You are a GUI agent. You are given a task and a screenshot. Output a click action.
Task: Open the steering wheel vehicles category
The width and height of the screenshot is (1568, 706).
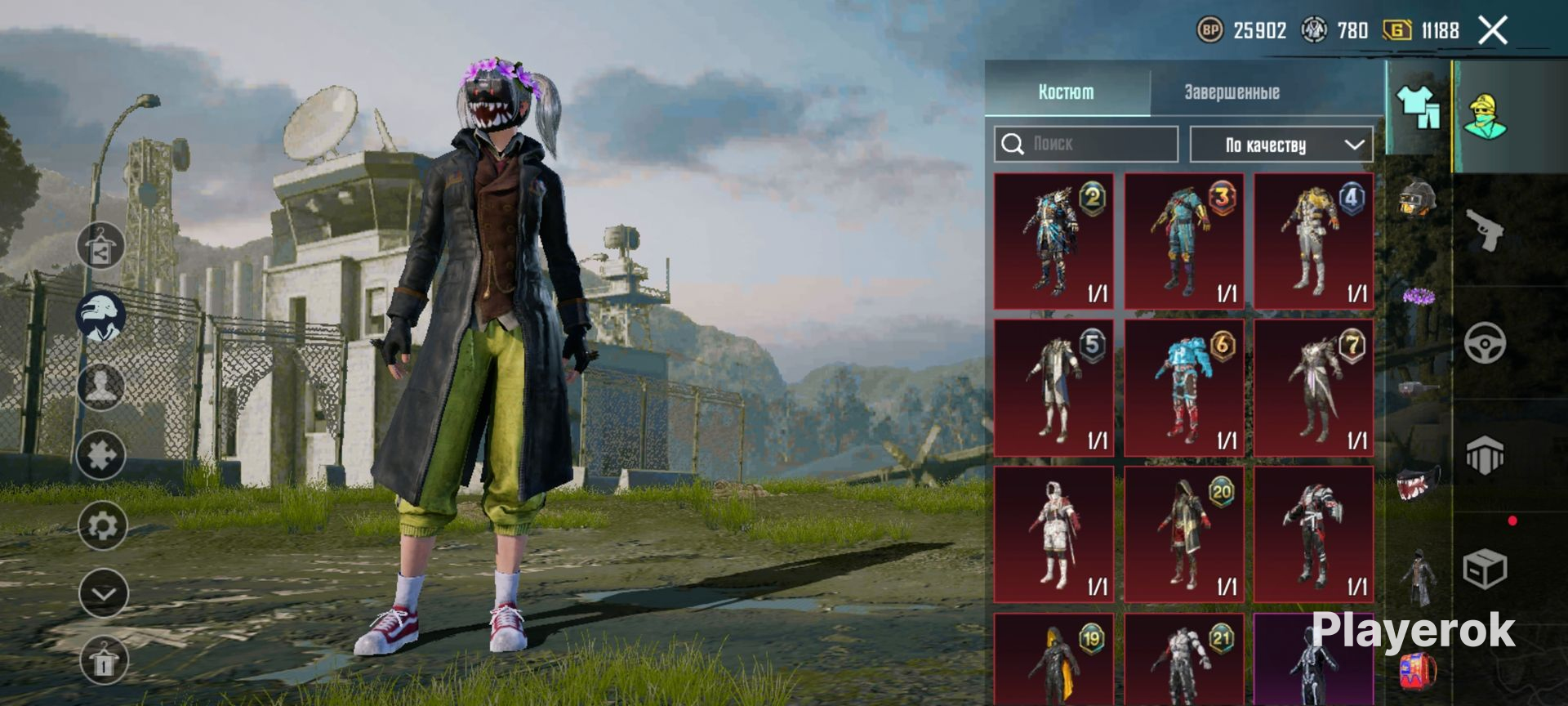[x=1485, y=343]
